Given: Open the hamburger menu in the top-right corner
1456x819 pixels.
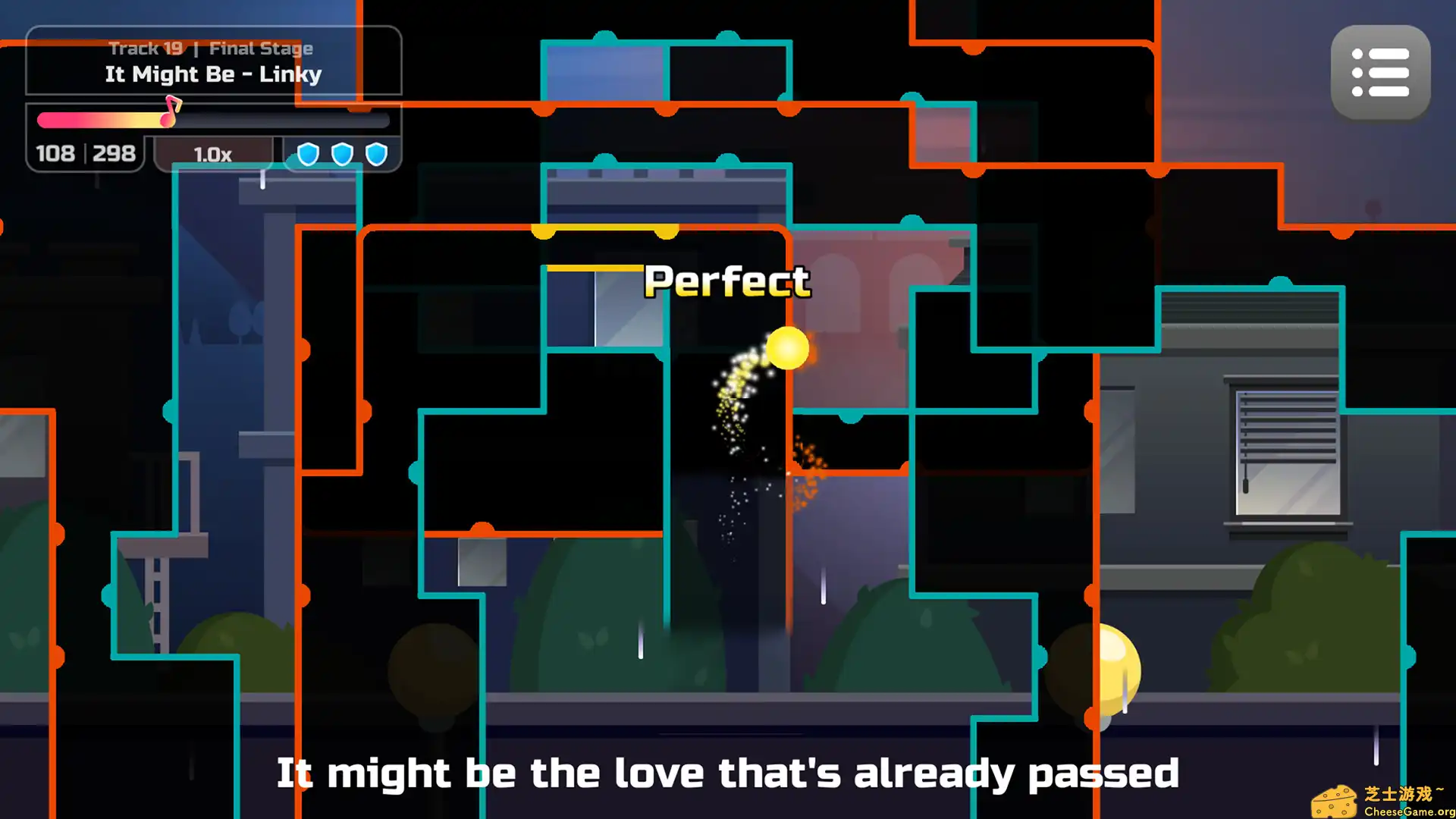Looking at the screenshot, I should [1380, 72].
